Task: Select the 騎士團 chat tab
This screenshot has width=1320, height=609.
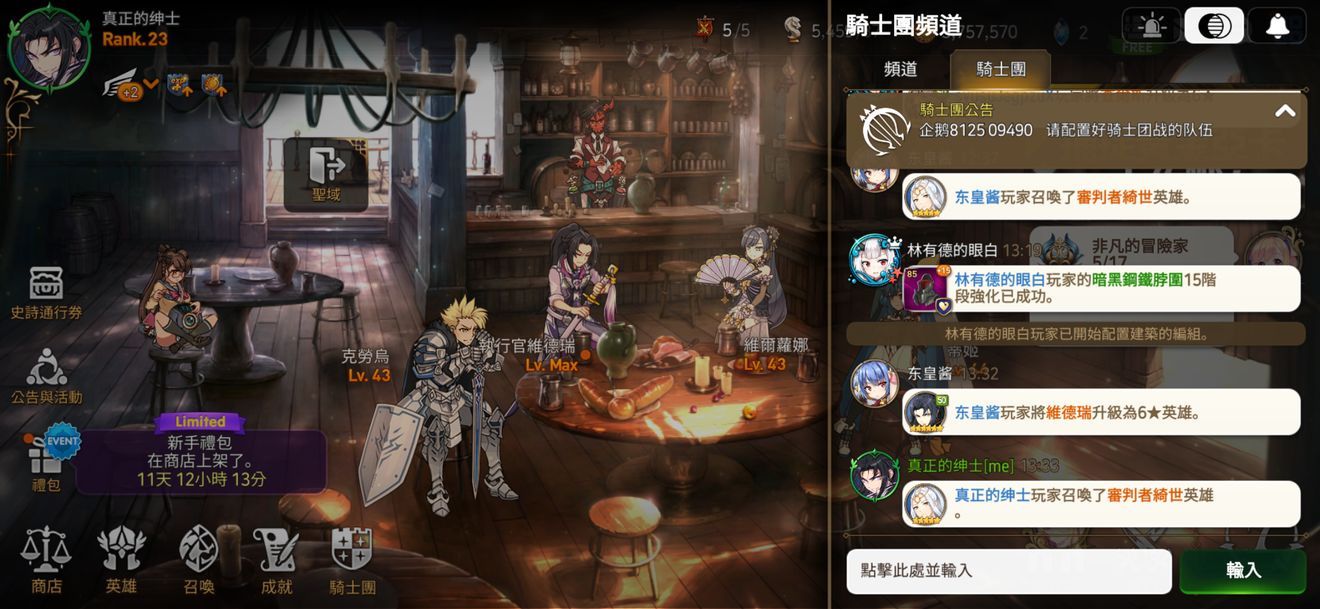Action: 1000,69
